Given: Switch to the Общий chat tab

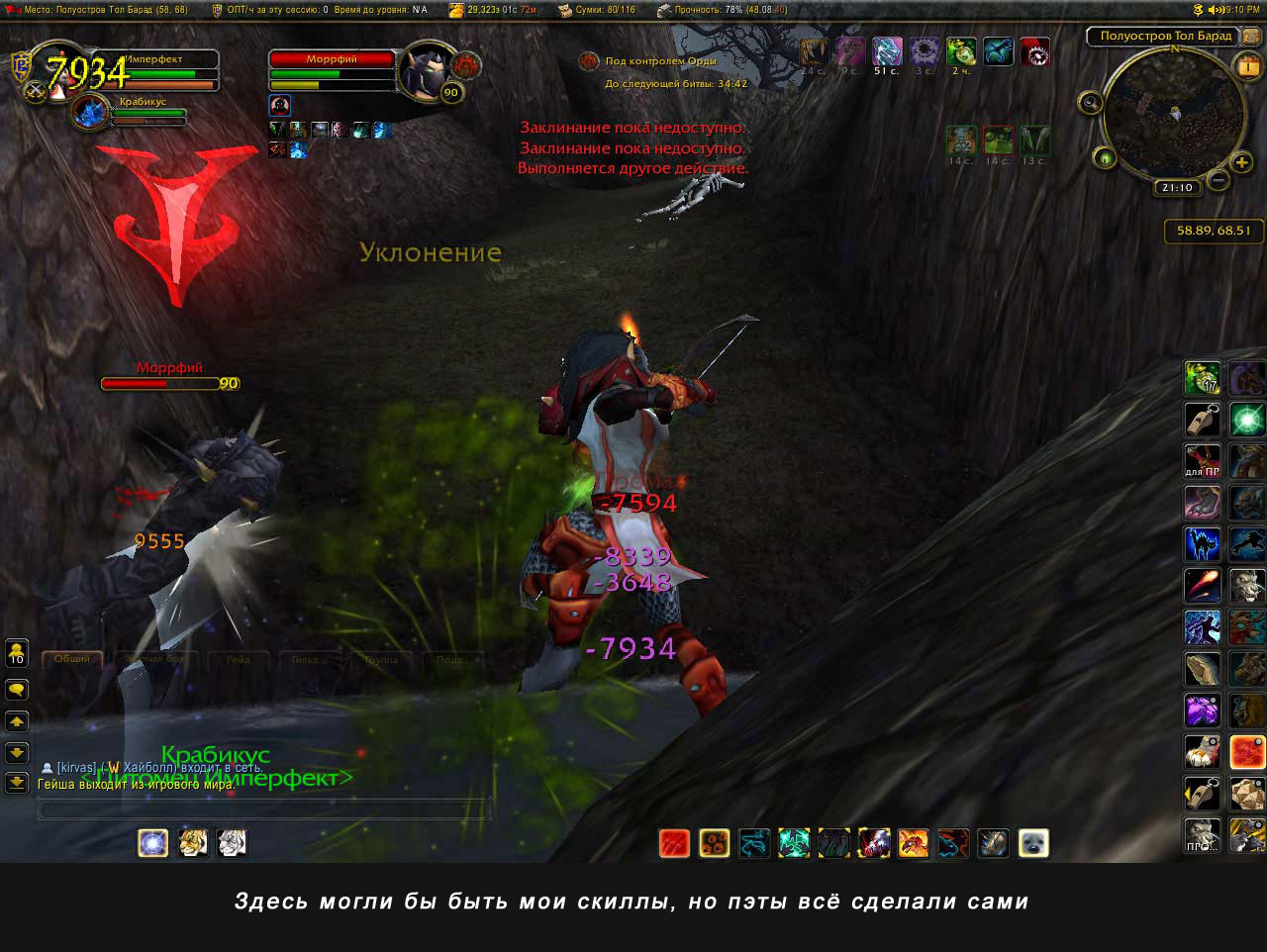Looking at the screenshot, I should 72,659.
